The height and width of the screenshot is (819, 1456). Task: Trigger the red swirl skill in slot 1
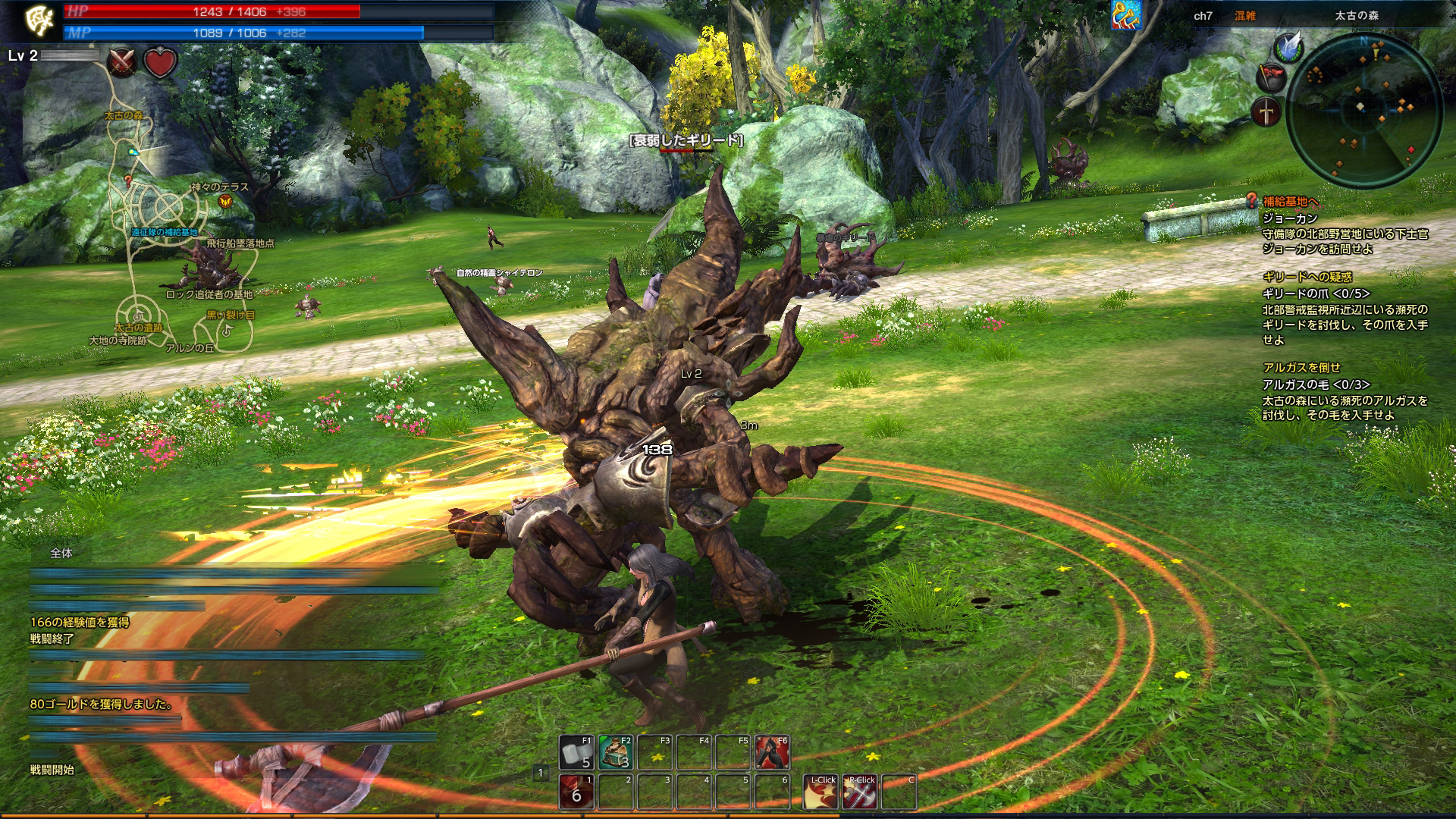(577, 792)
